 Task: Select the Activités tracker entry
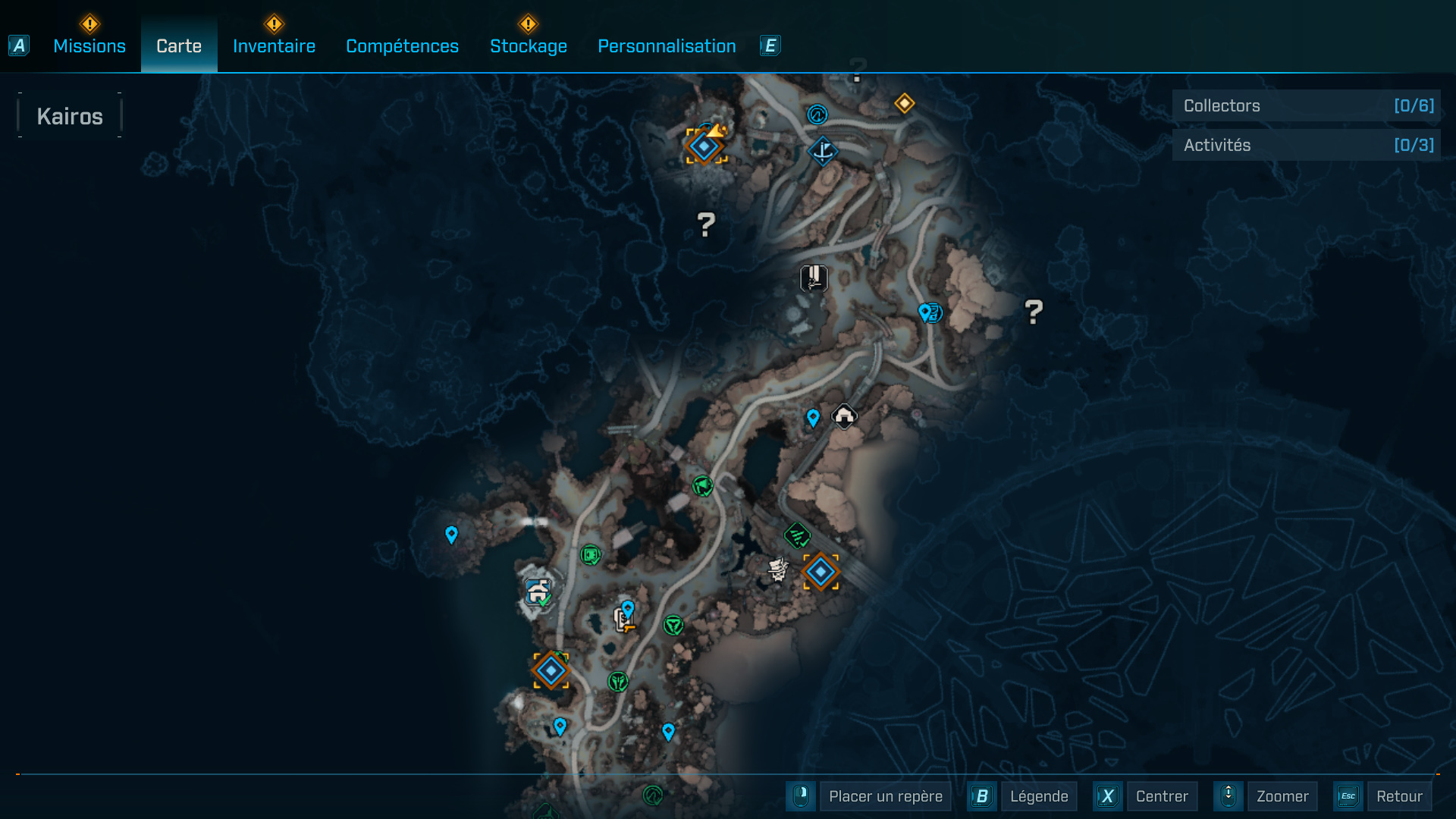[1306, 145]
